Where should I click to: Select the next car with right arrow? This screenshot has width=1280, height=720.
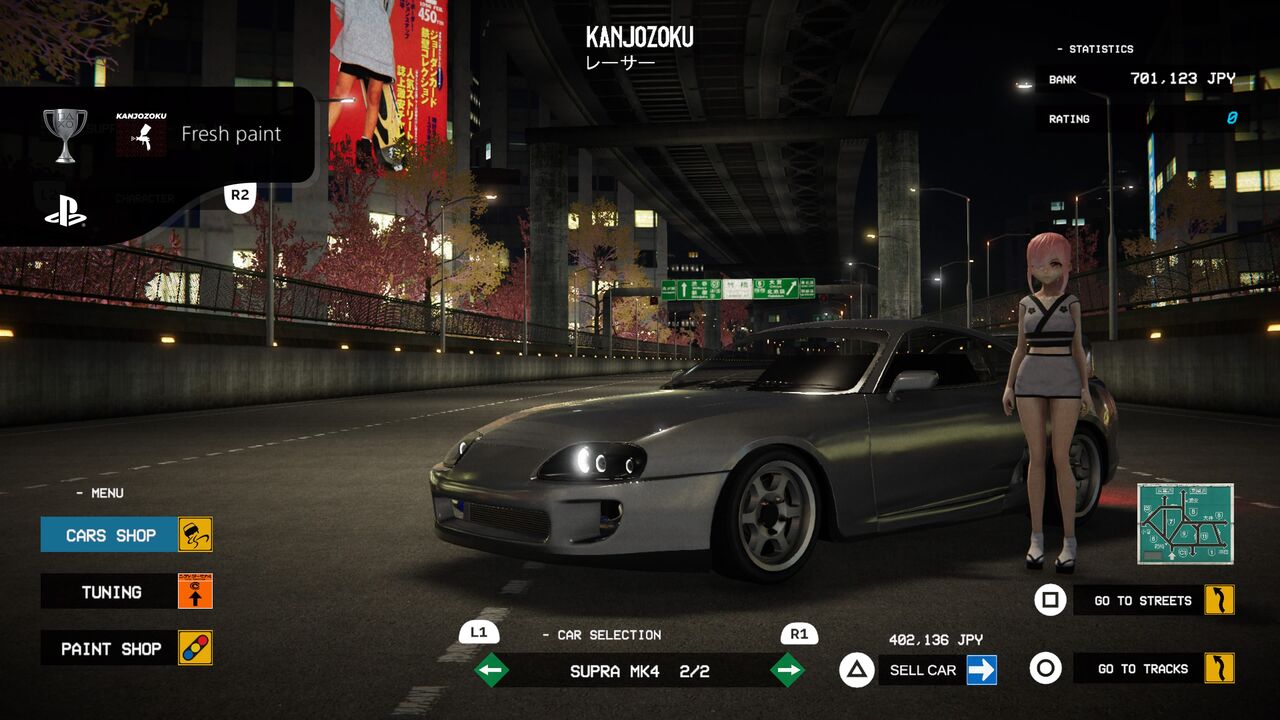(x=788, y=670)
